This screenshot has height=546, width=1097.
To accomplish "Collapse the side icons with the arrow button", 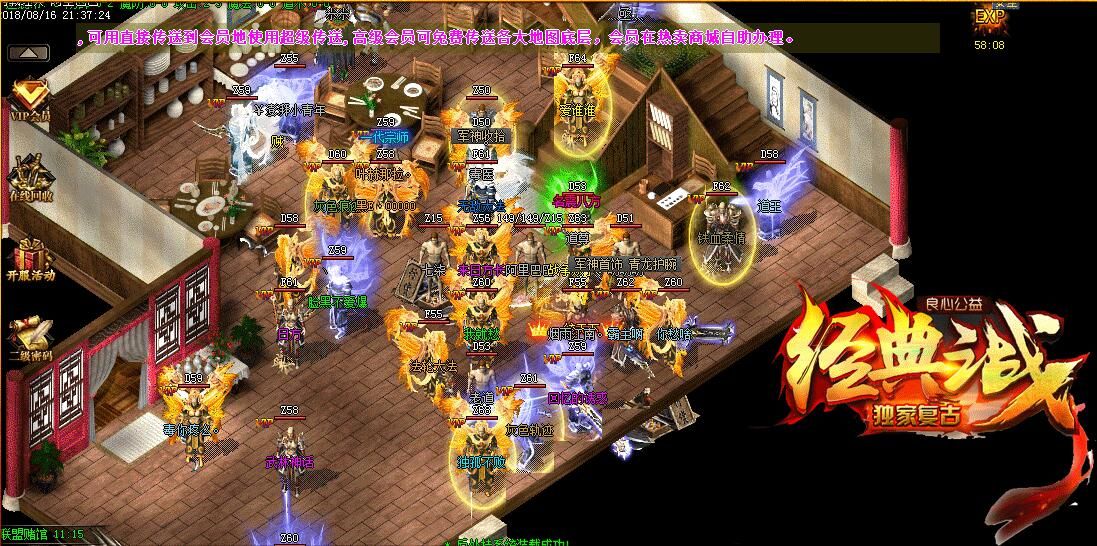I will click(33, 52).
